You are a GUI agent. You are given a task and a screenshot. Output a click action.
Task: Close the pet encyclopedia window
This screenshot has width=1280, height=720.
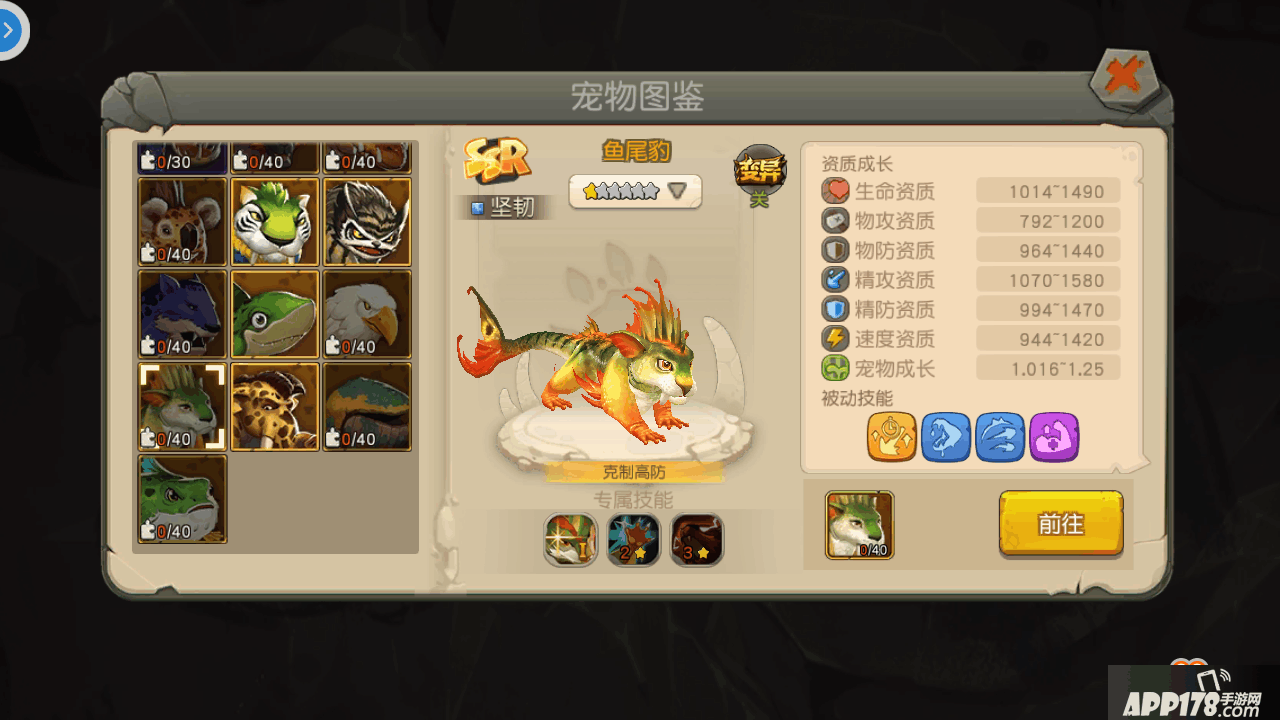click(1124, 78)
